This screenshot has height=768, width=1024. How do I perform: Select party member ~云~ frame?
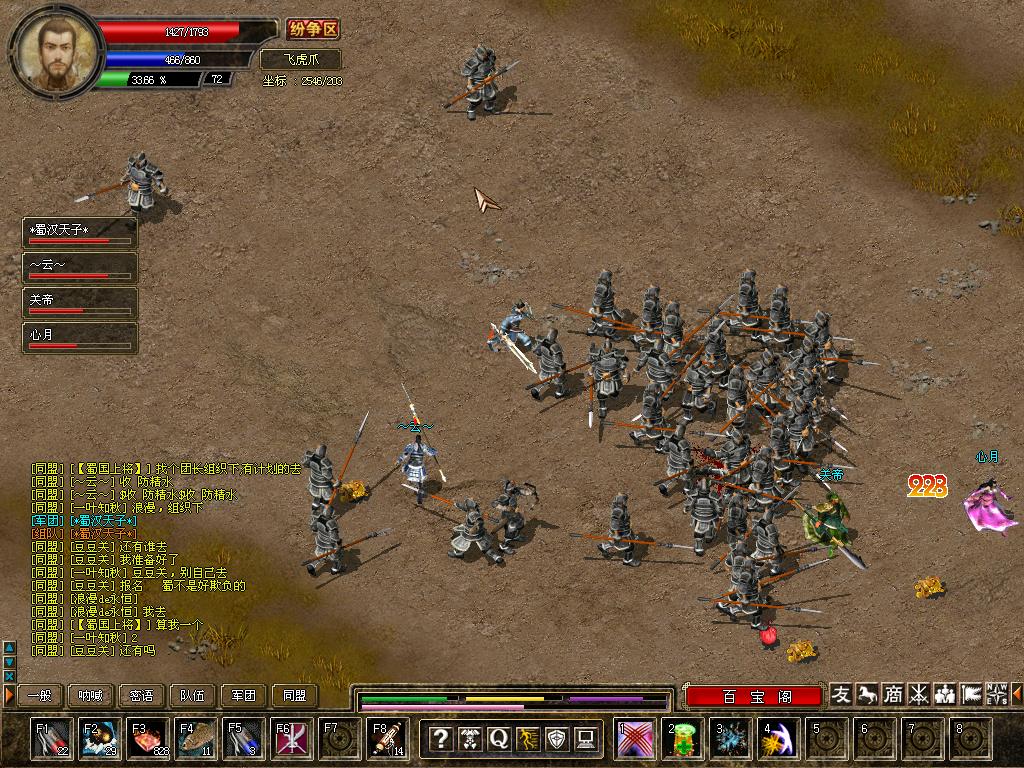click(80, 267)
